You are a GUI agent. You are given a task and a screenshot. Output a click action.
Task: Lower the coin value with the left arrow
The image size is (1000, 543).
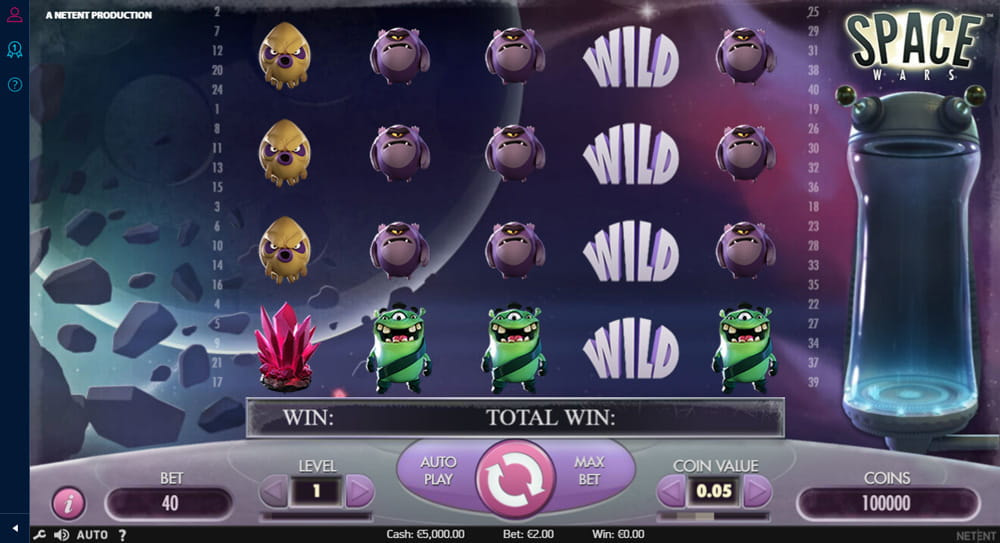pyautogui.click(x=671, y=491)
